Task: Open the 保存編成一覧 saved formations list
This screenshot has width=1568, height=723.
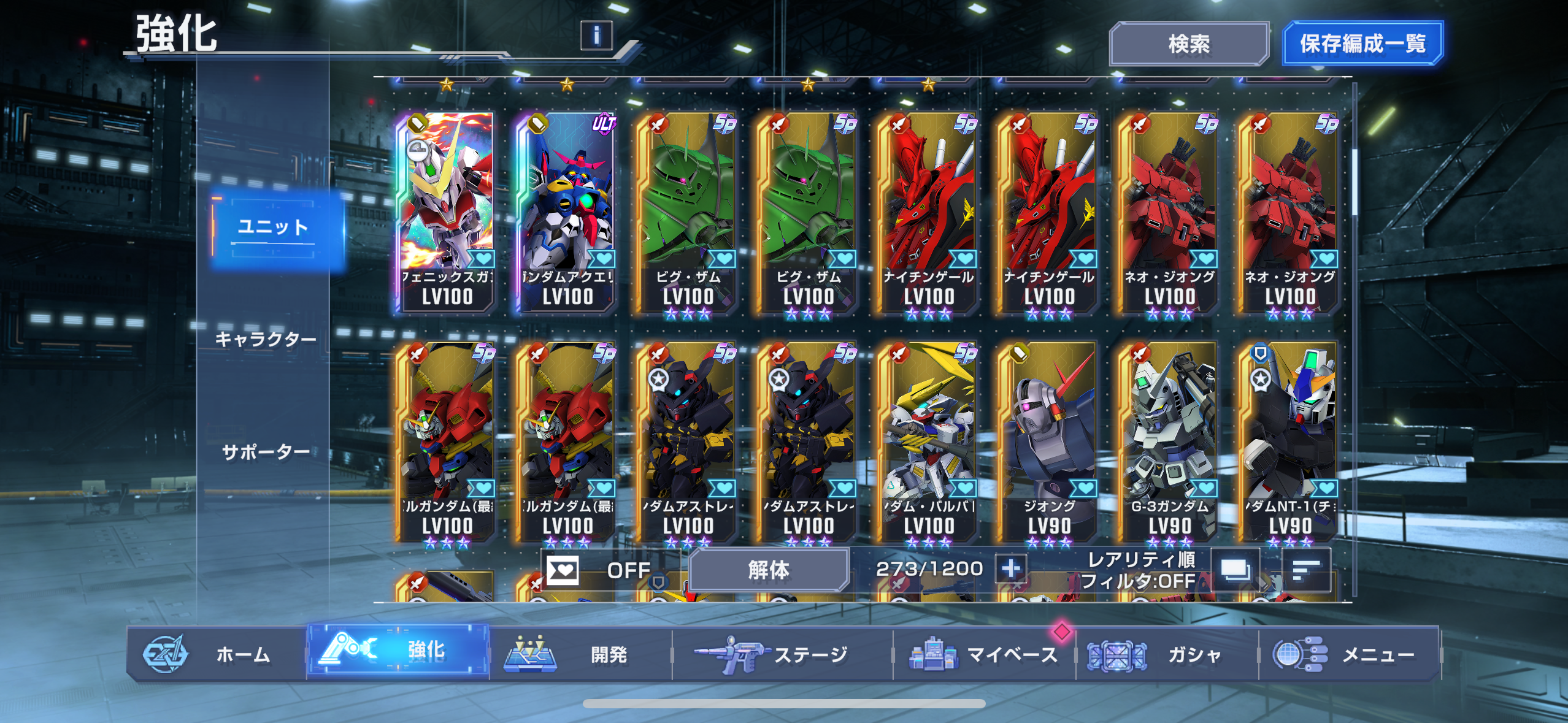Action: pos(1362,44)
